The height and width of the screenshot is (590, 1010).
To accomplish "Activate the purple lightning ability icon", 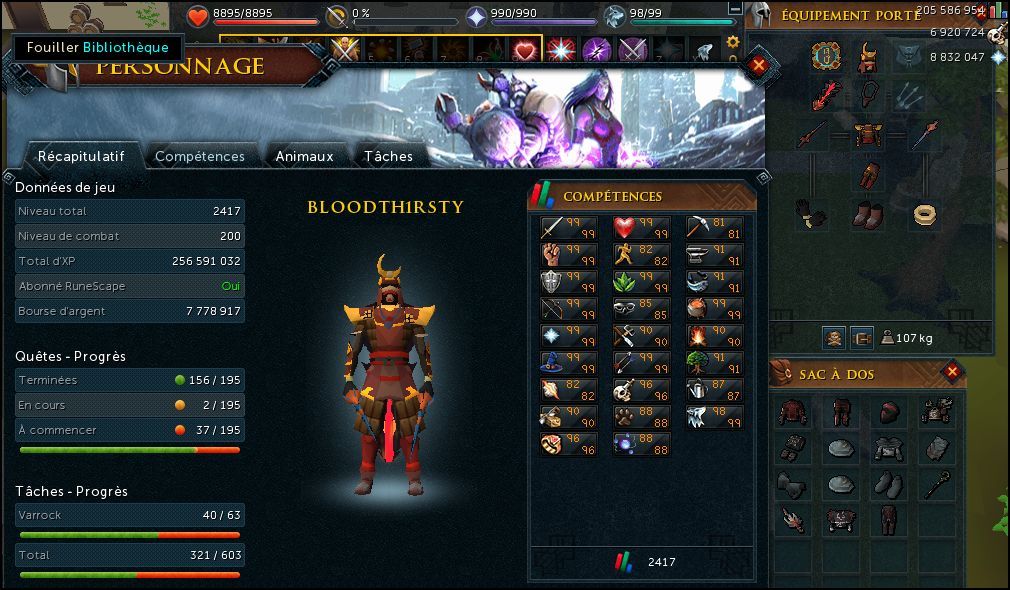I will tap(597, 49).
